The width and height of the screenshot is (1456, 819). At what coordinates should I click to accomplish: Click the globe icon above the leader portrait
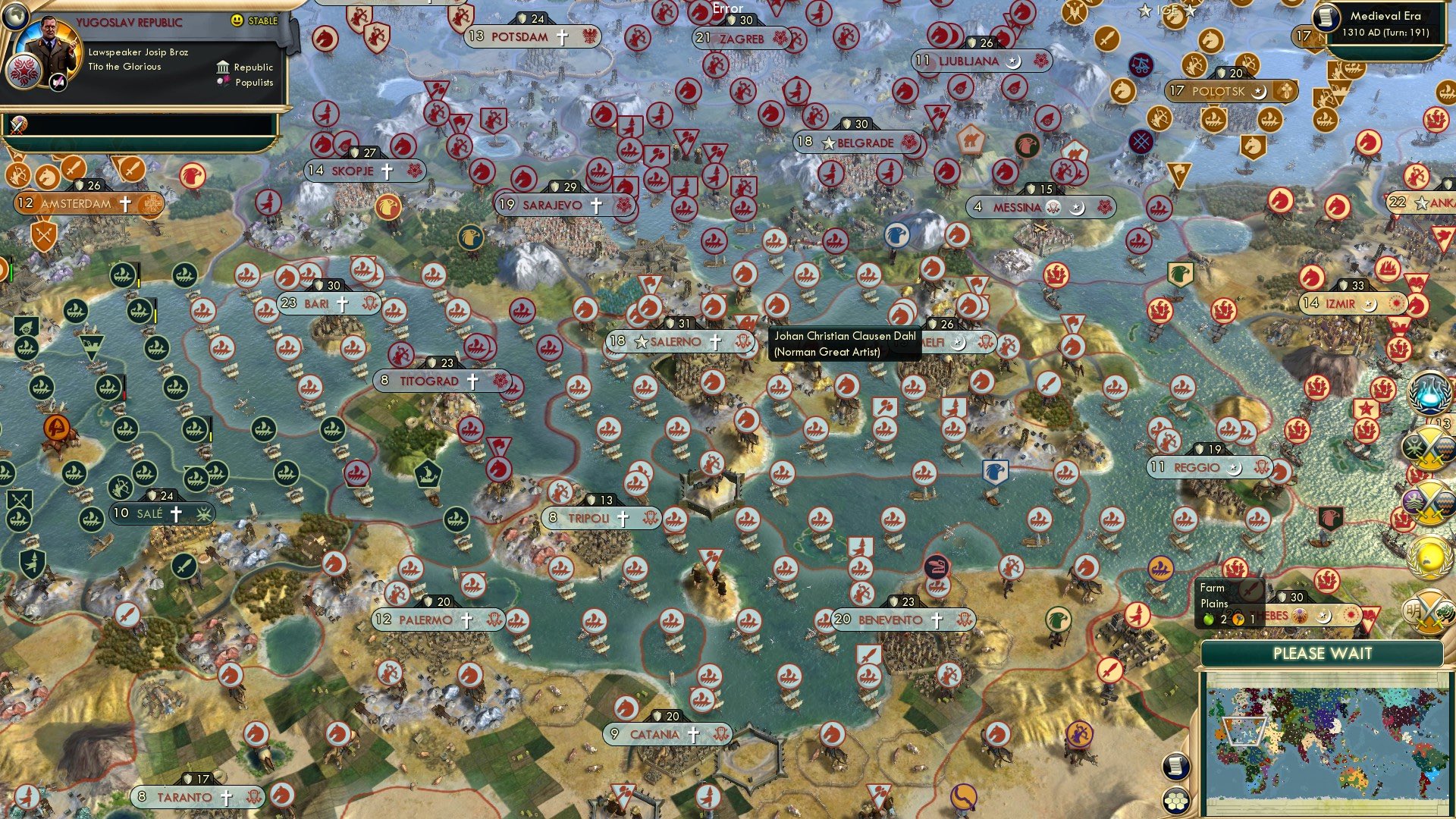point(15,18)
